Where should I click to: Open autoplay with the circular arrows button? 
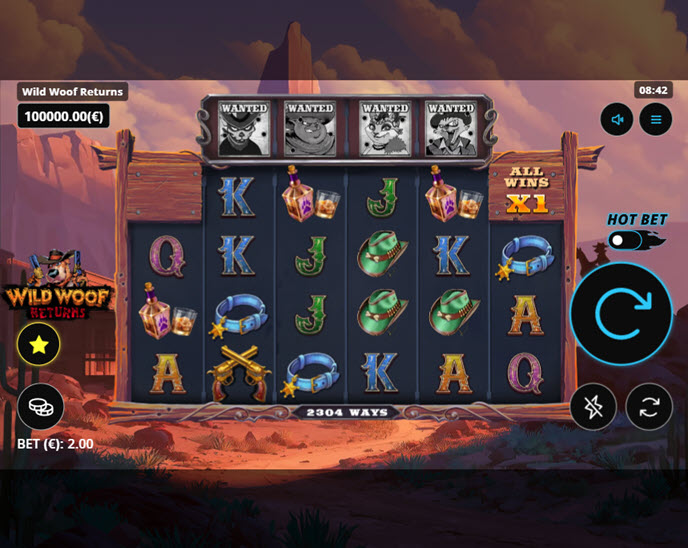coord(649,407)
